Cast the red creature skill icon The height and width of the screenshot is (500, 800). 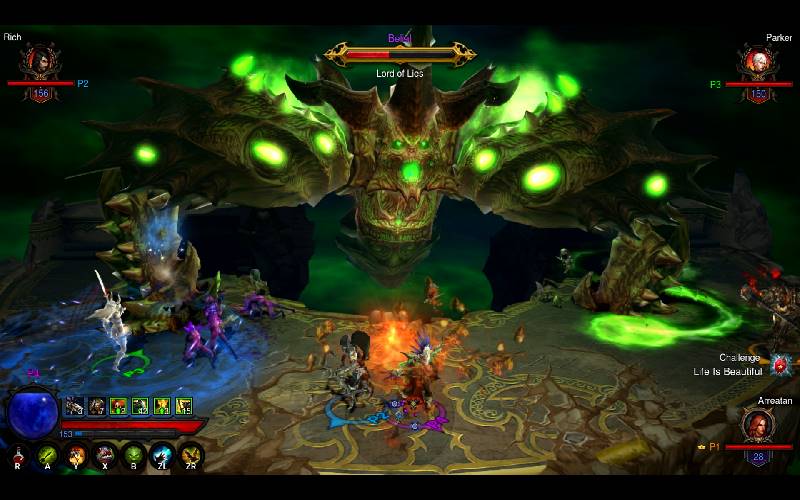104,456
